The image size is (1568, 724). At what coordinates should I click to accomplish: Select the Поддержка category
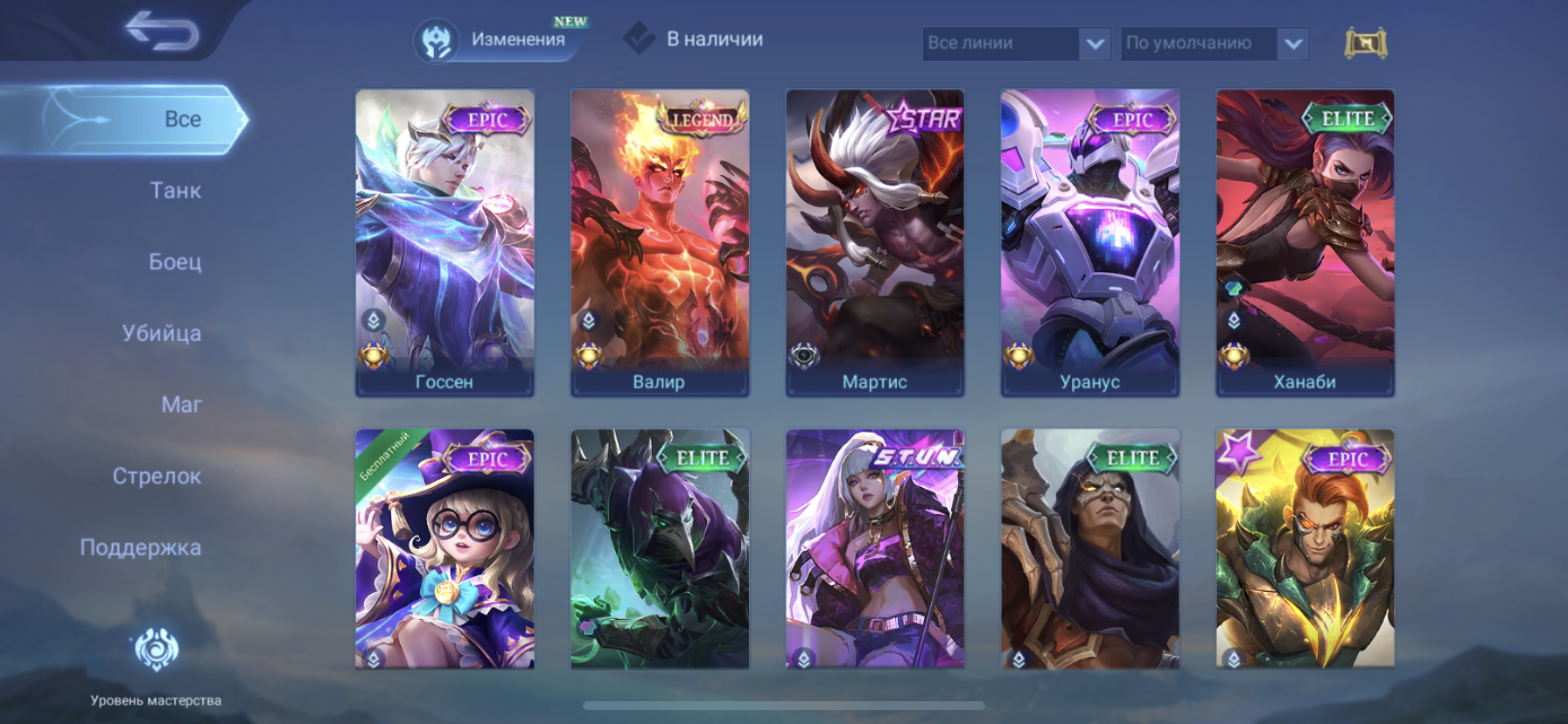[x=141, y=547]
